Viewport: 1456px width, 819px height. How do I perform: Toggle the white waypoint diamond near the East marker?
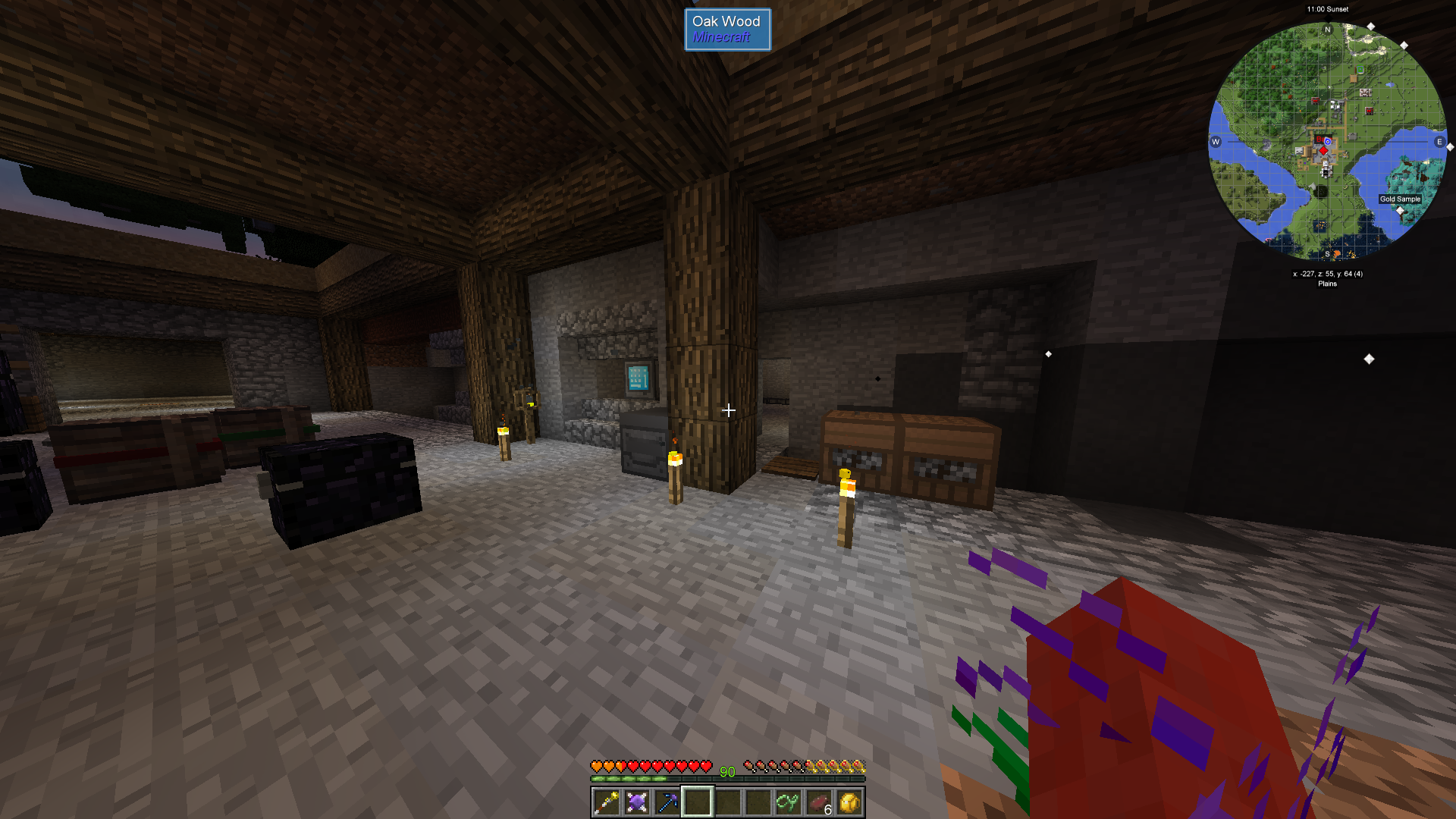pyautogui.click(x=1449, y=147)
